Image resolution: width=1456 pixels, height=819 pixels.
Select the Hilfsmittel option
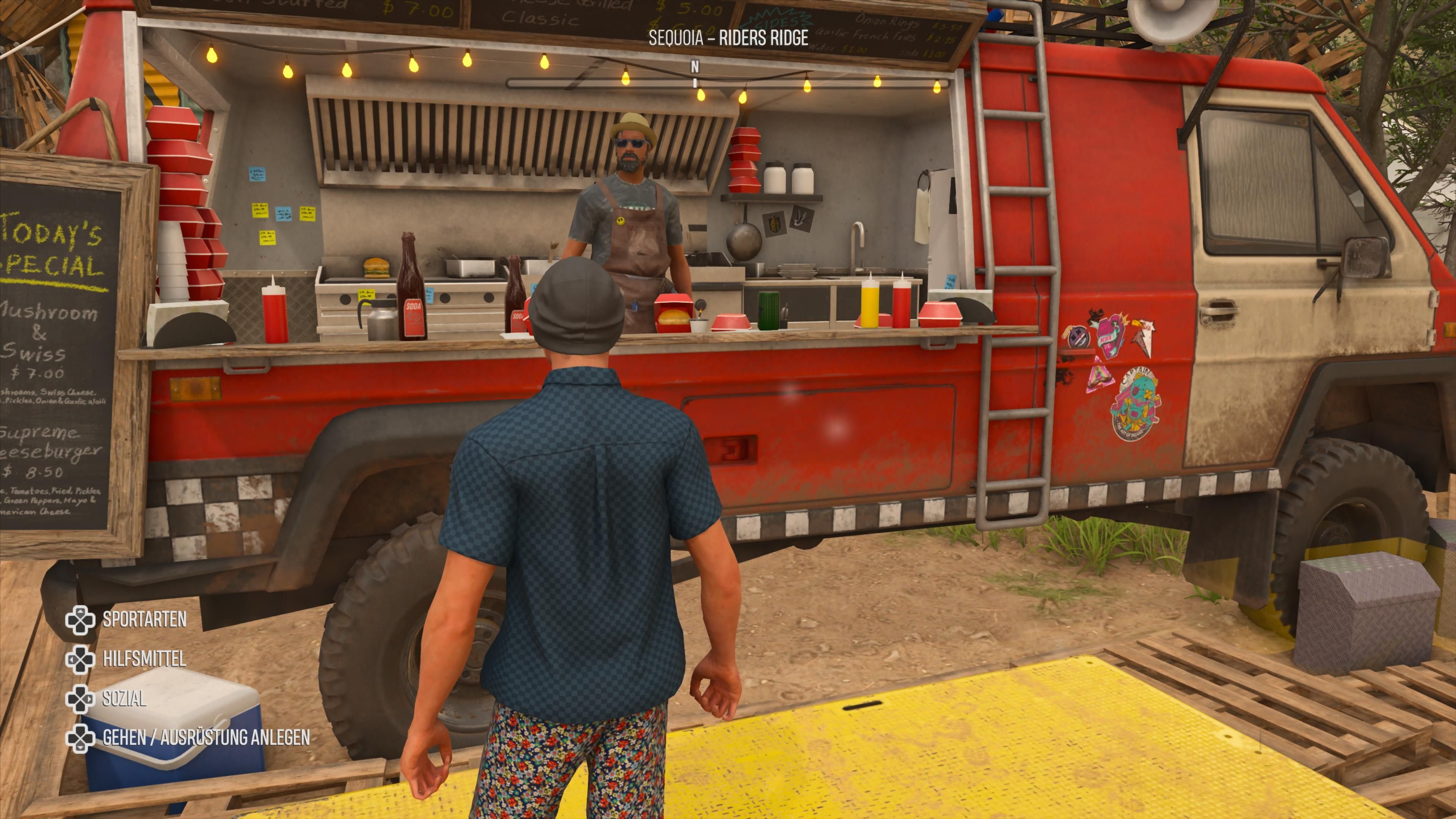(x=144, y=659)
